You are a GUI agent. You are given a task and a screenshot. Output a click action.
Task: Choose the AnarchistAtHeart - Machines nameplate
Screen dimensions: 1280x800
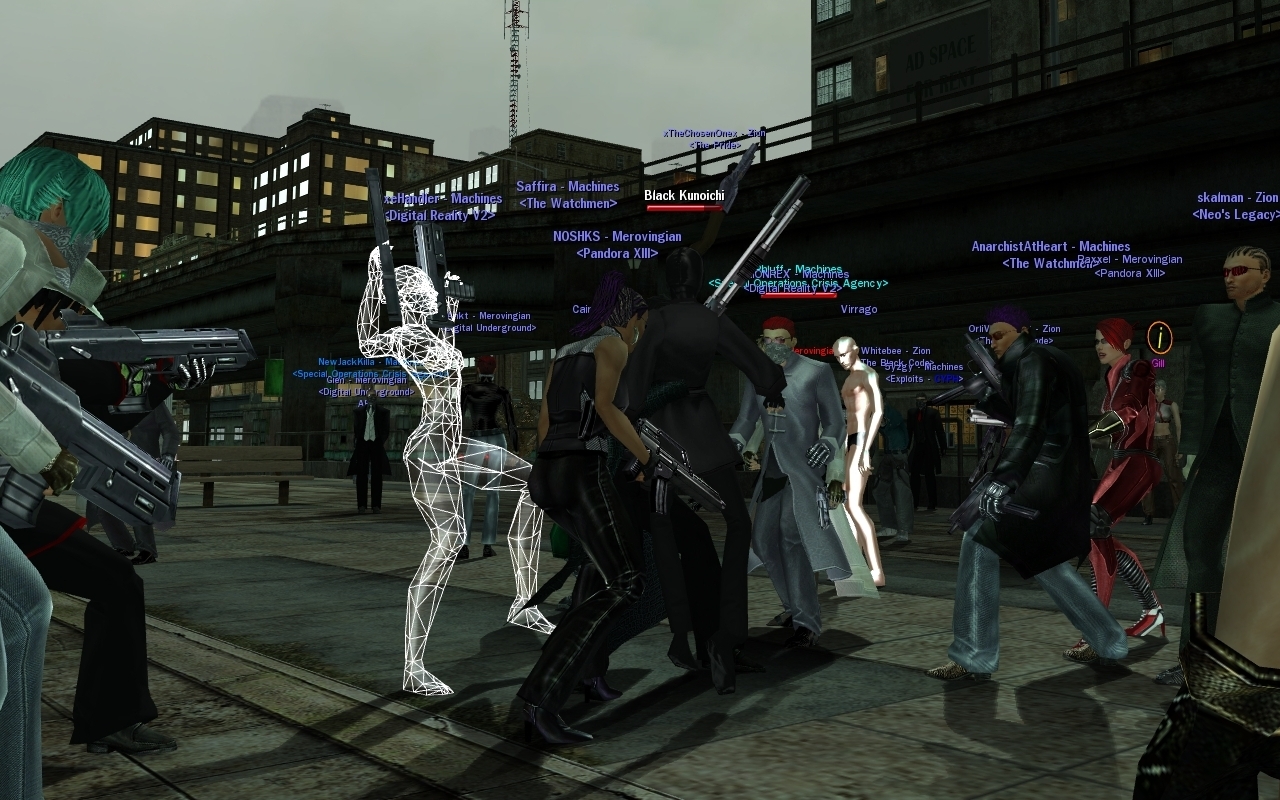click(1050, 247)
